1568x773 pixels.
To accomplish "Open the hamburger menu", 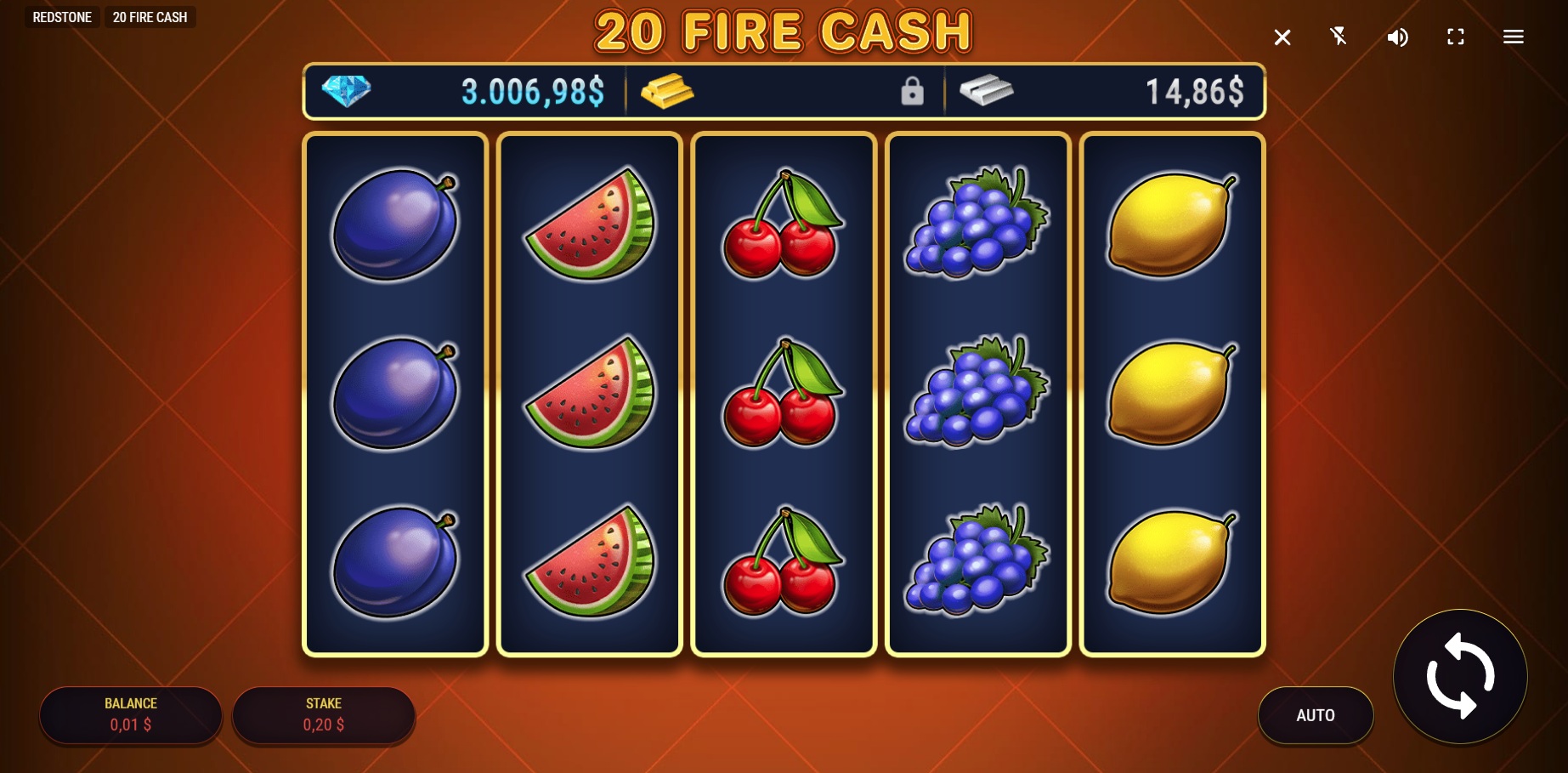I will 1514,37.
